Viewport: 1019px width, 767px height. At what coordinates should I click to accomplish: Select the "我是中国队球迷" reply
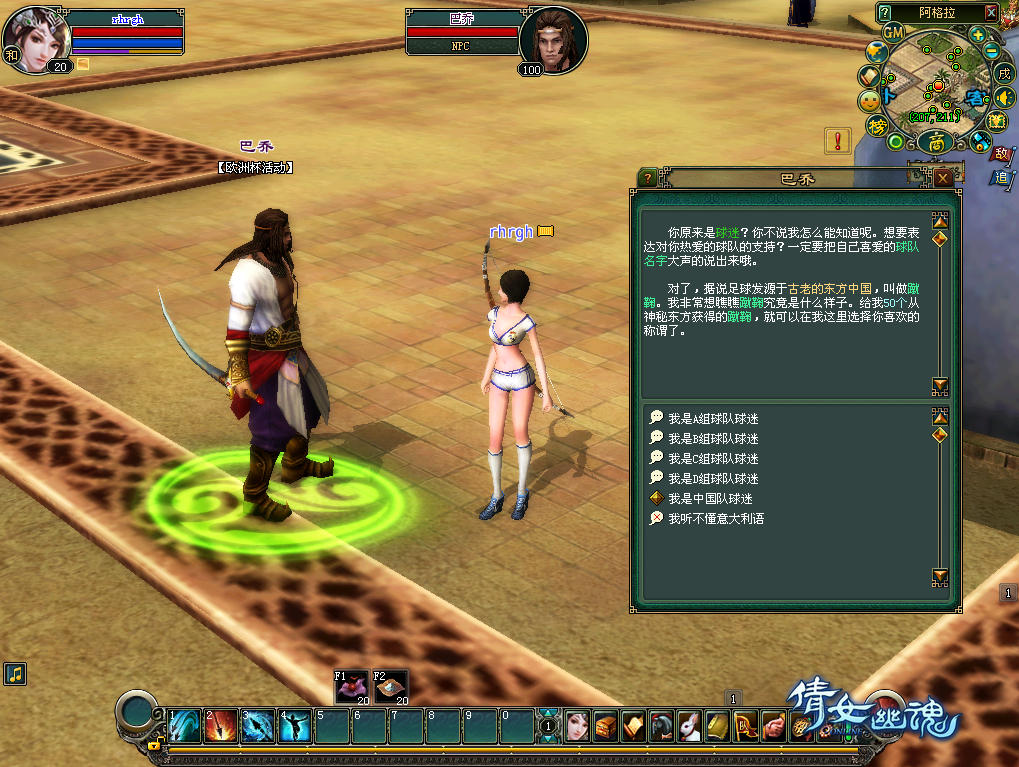coord(709,499)
